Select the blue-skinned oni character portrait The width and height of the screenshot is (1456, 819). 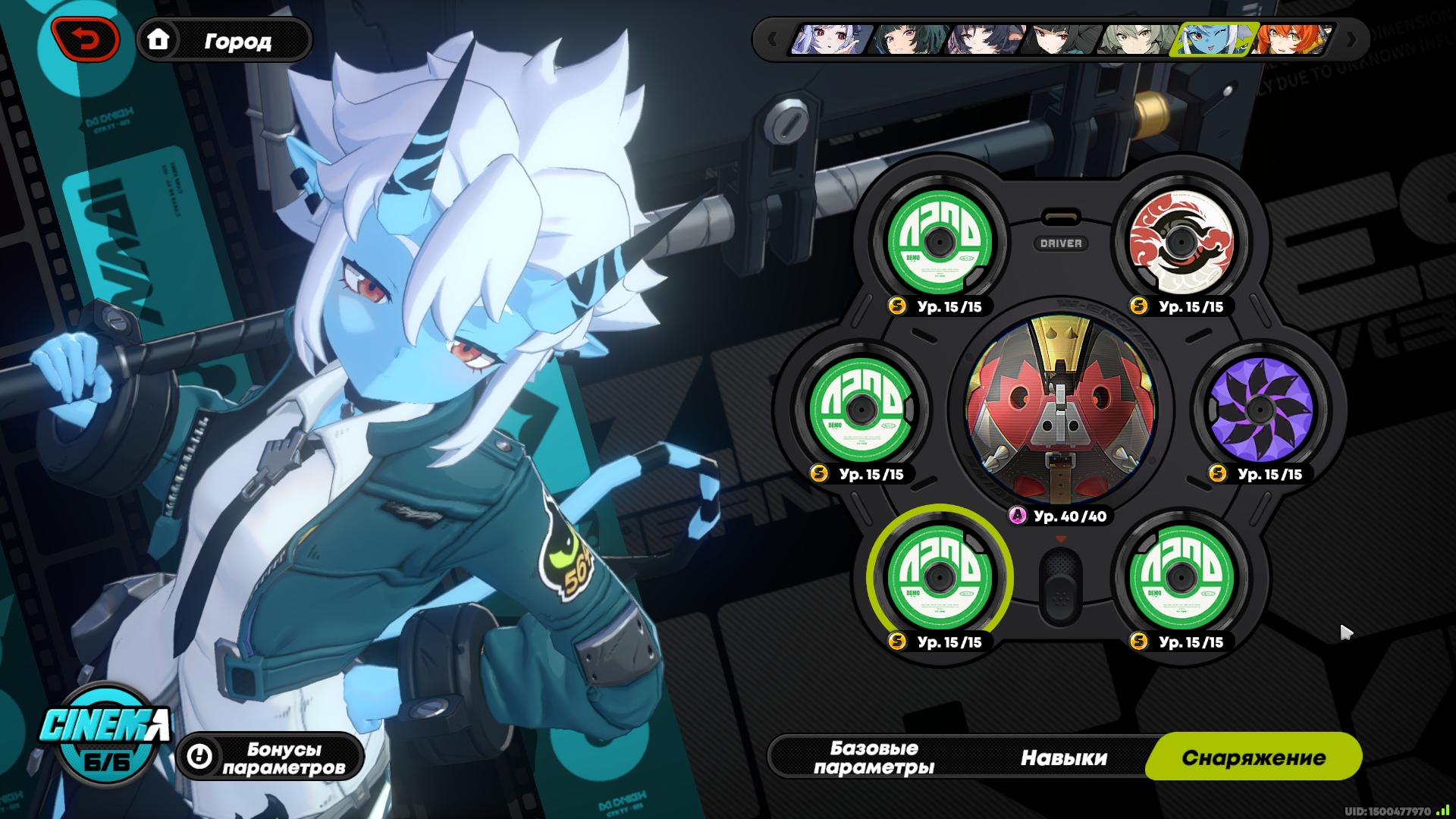click(1213, 39)
